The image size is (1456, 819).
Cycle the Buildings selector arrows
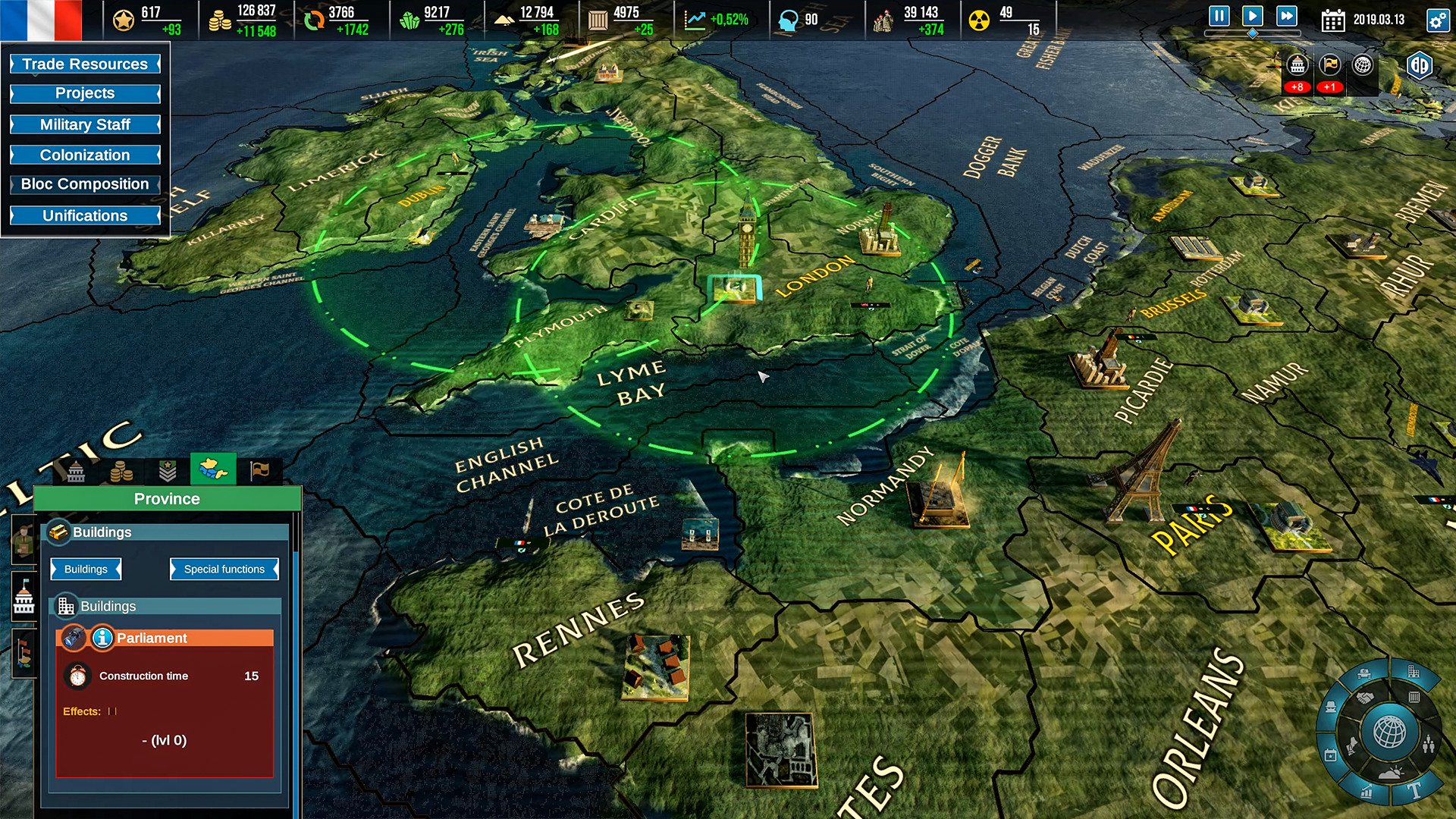(x=85, y=569)
